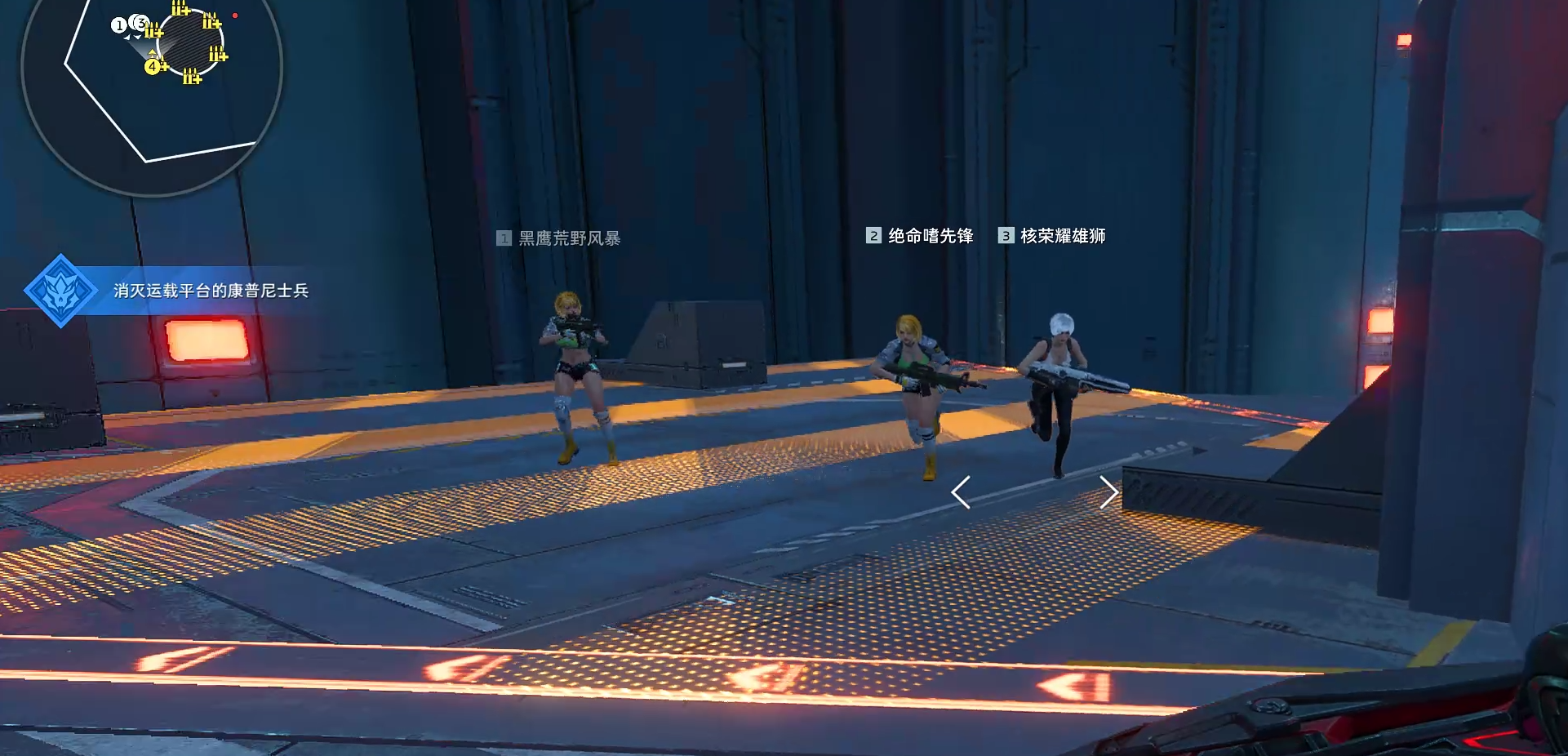The image size is (1568, 756).
Task: Select player 2 nameplate 绝命嗜先锋
Action: 920,236
